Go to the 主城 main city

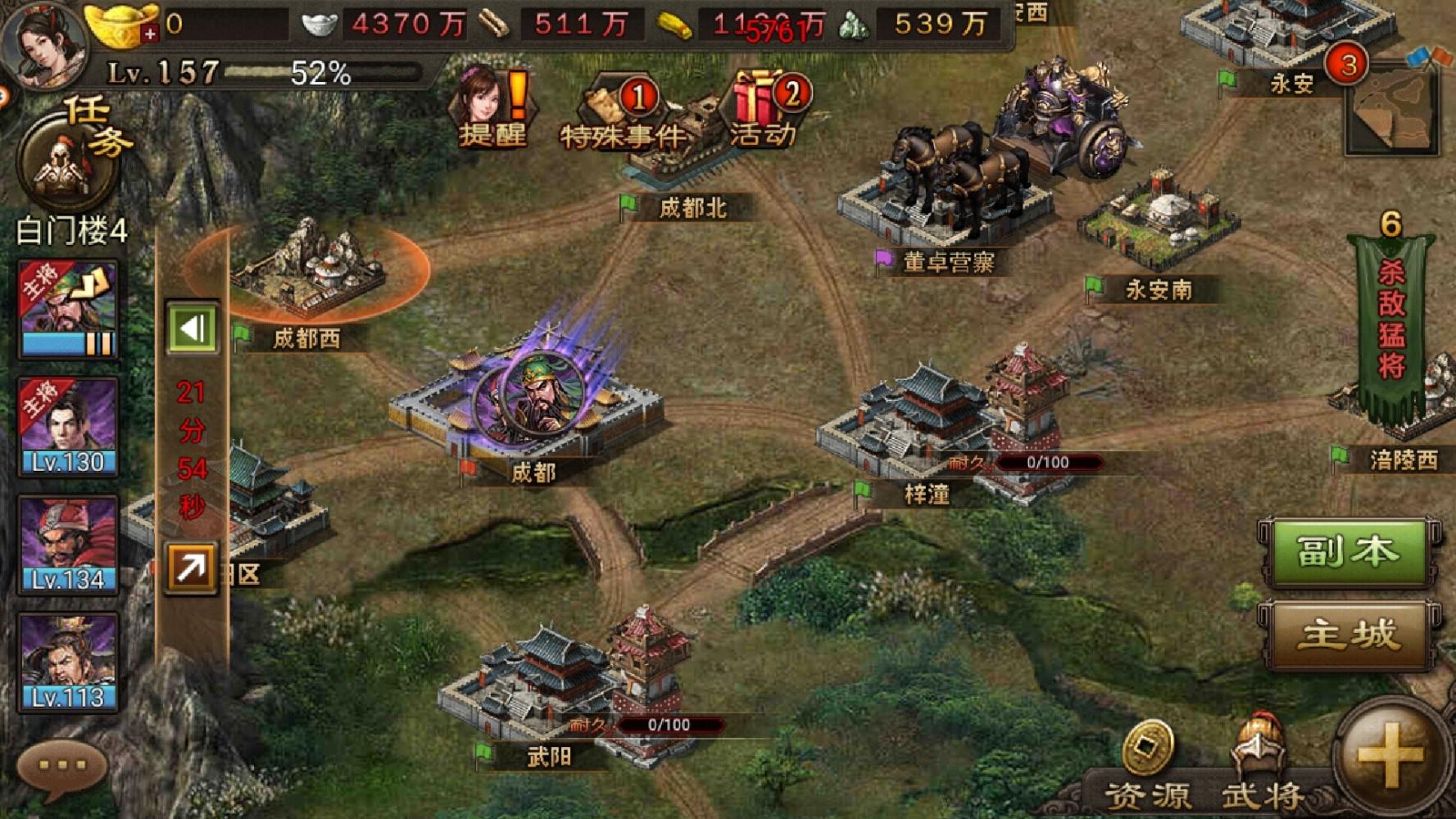coord(1348,636)
